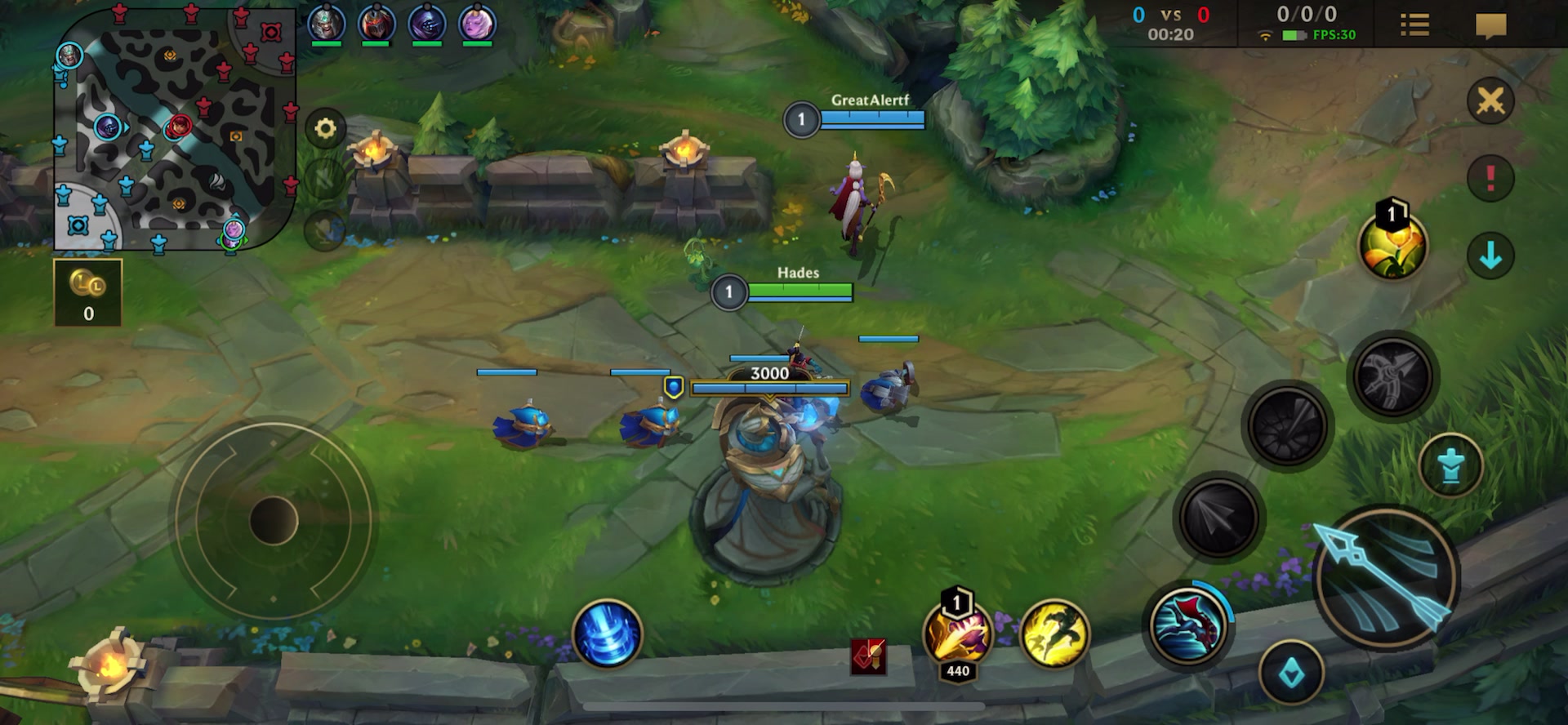Use the yellow ward trinket
The width and height of the screenshot is (1568, 725).
[x=1392, y=245]
